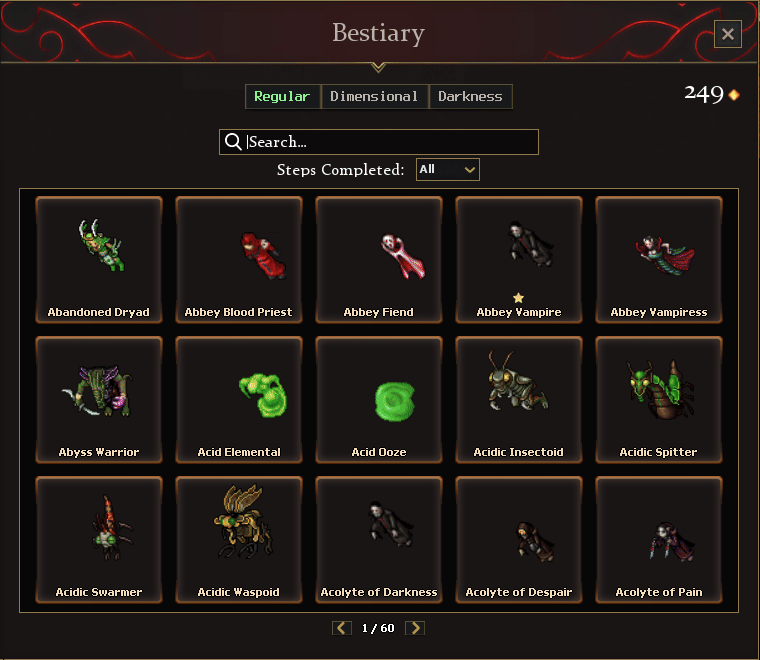Select the Abyss Warrior card
The image size is (760, 660).
tap(99, 399)
